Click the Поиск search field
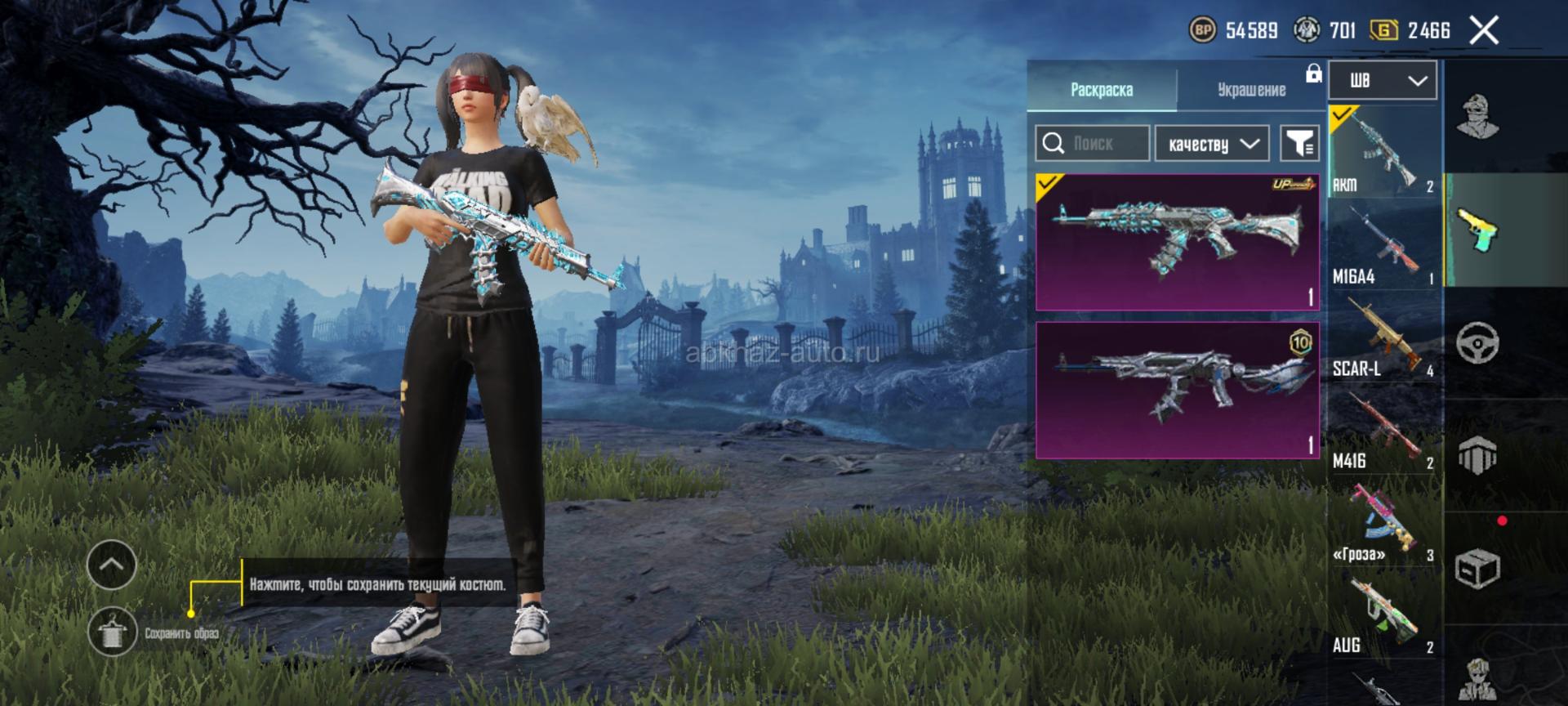 pos(1093,144)
